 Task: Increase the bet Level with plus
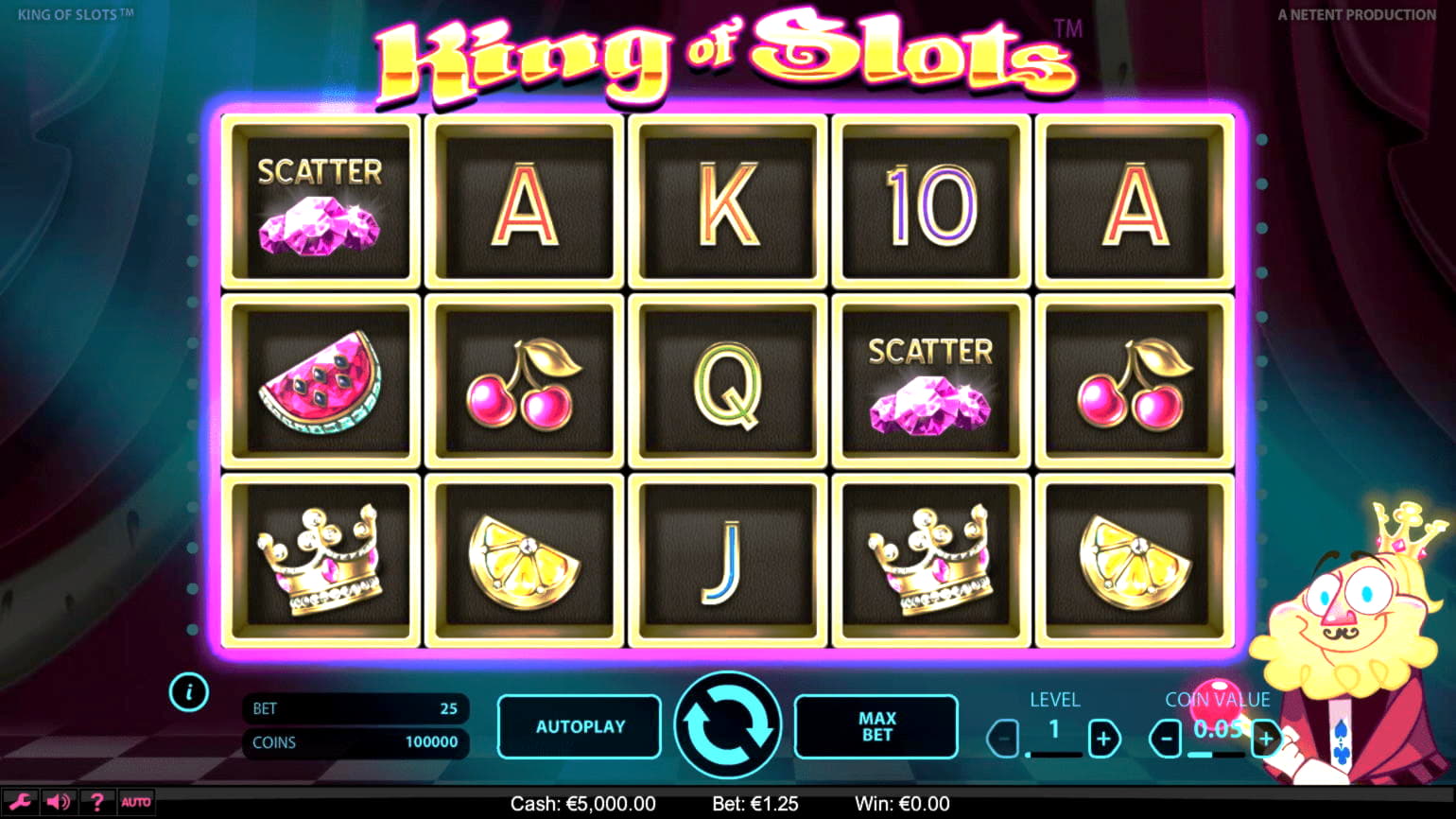point(1103,739)
